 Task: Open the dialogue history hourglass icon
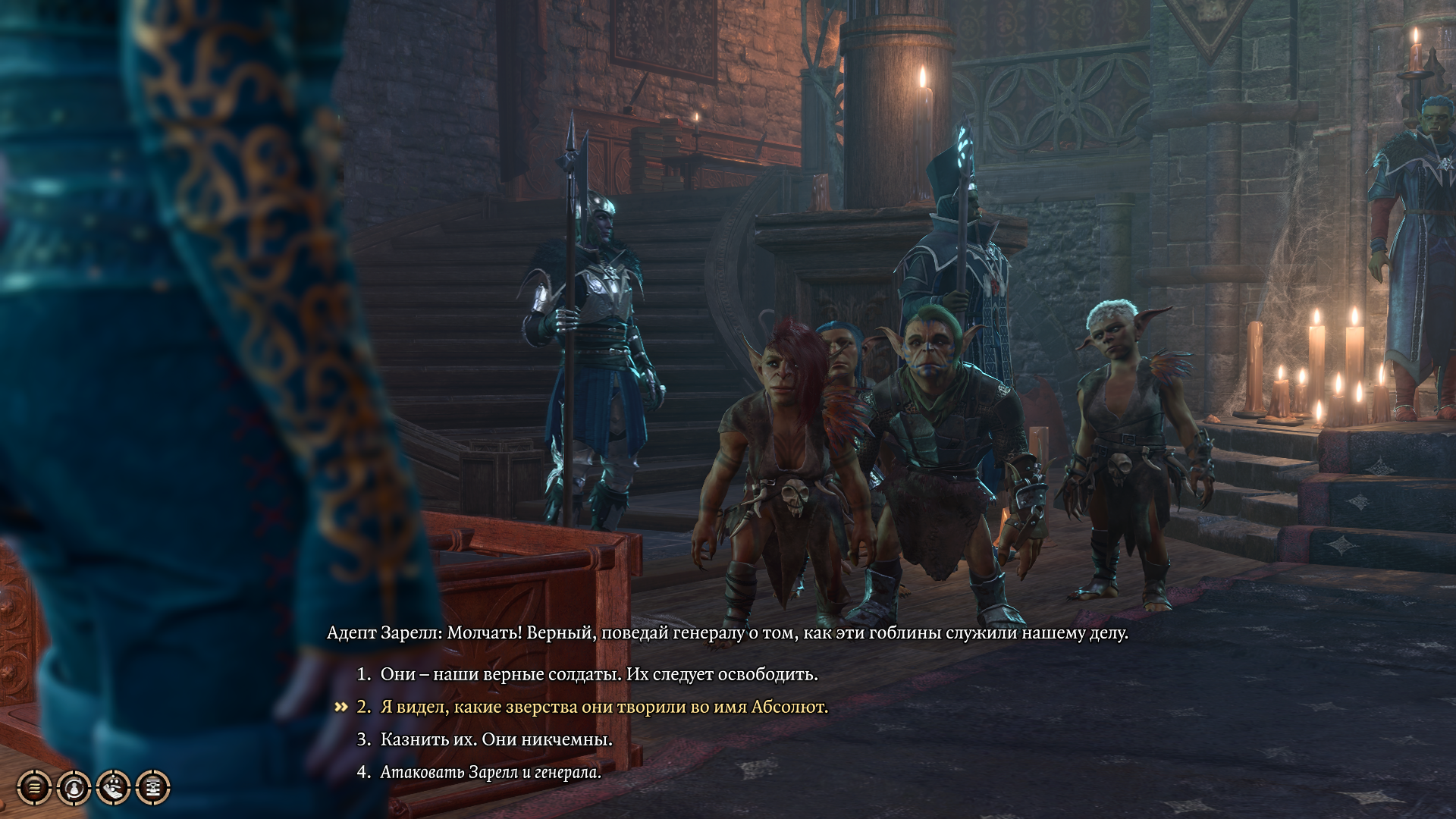coord(152,788)
